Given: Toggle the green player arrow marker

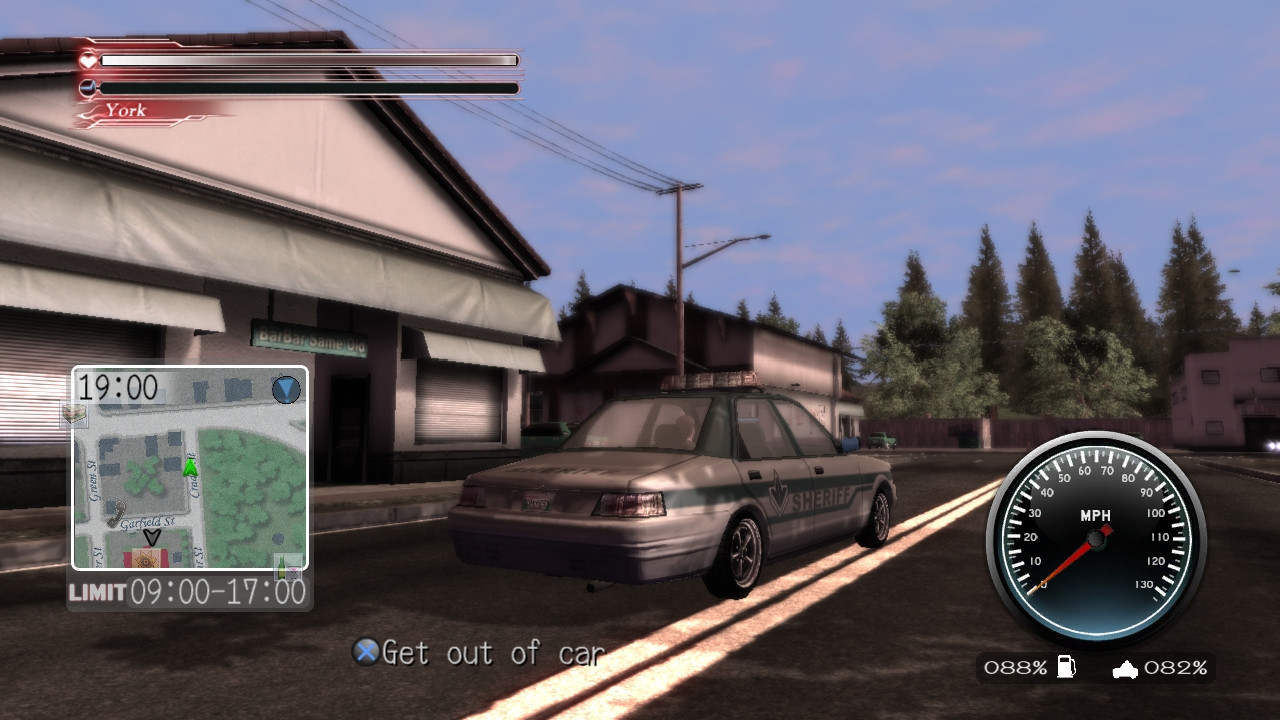Looking at the screenshot, I should point(189,467).
